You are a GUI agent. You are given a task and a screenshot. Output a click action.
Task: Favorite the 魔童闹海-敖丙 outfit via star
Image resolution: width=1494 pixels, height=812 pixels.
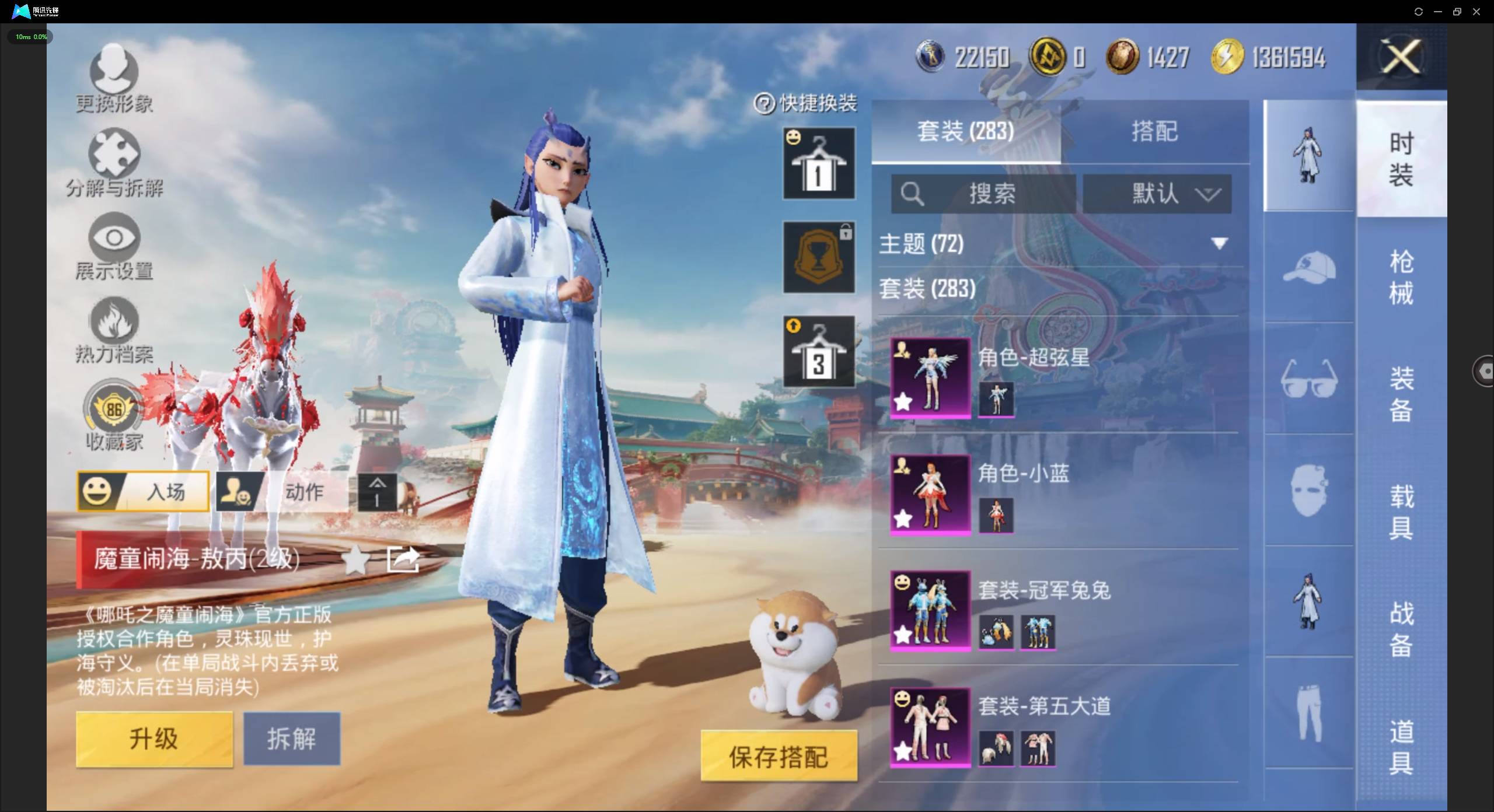[357, 559]
